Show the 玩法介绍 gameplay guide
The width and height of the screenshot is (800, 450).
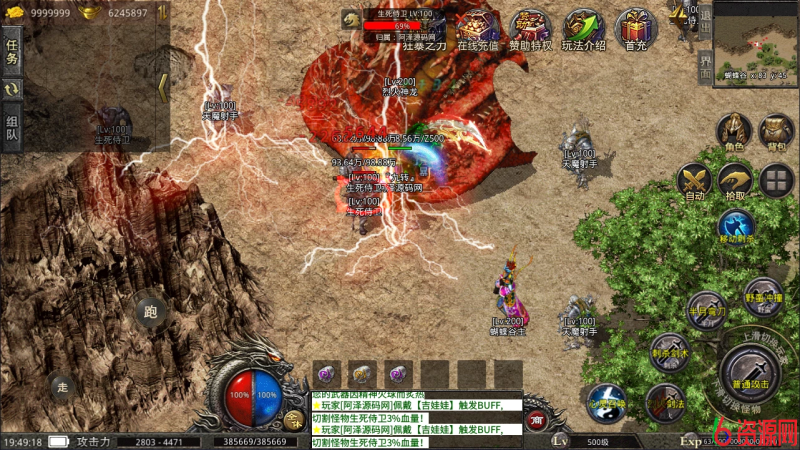[x=583, y=30]
